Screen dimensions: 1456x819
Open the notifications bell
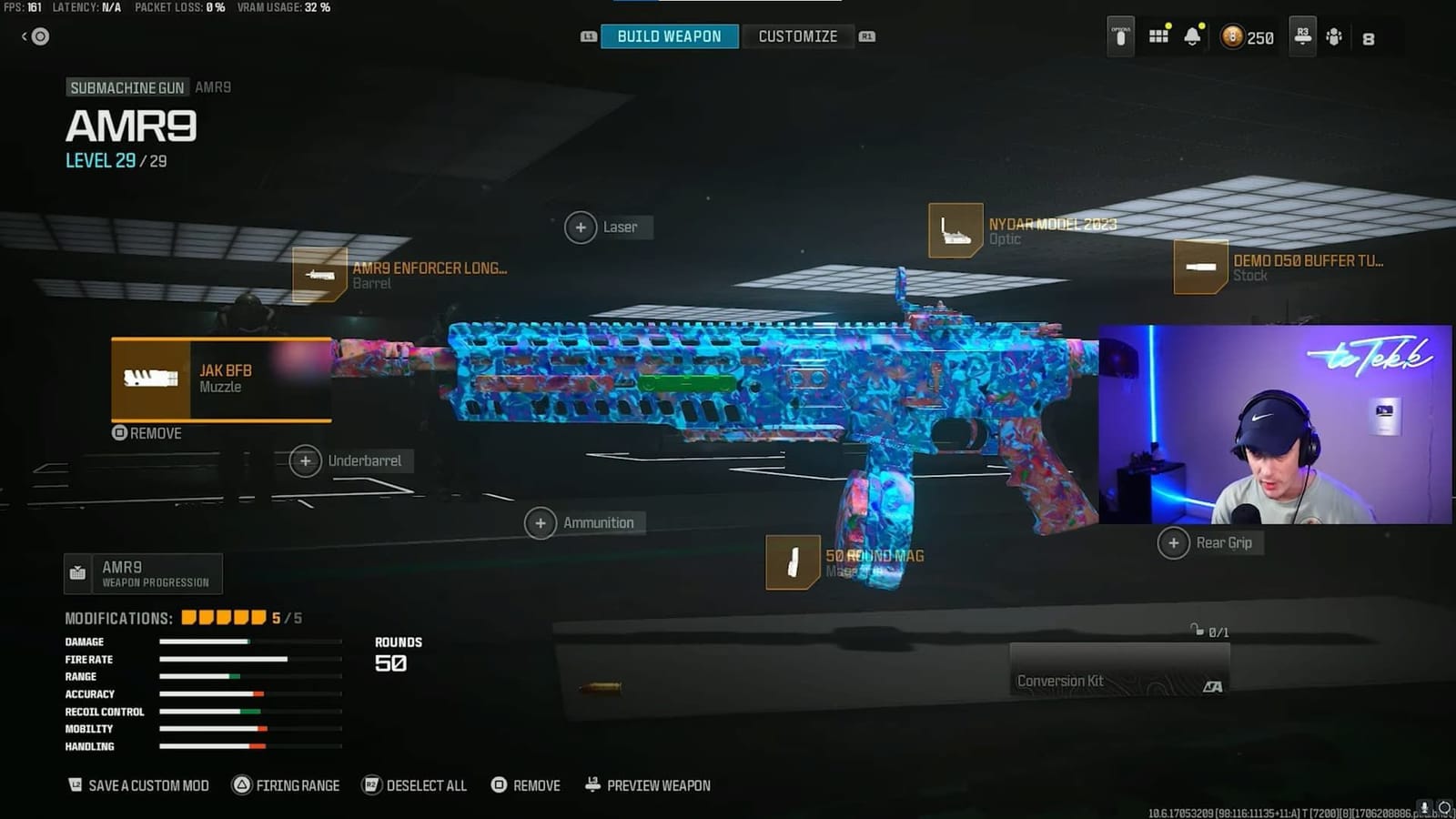1194,36
